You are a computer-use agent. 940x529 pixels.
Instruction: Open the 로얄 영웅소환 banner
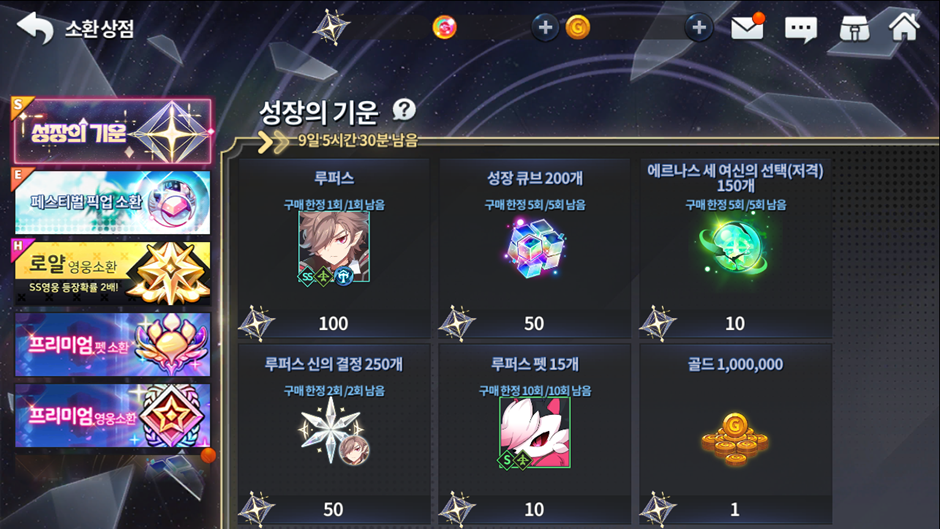click(112, 273)
